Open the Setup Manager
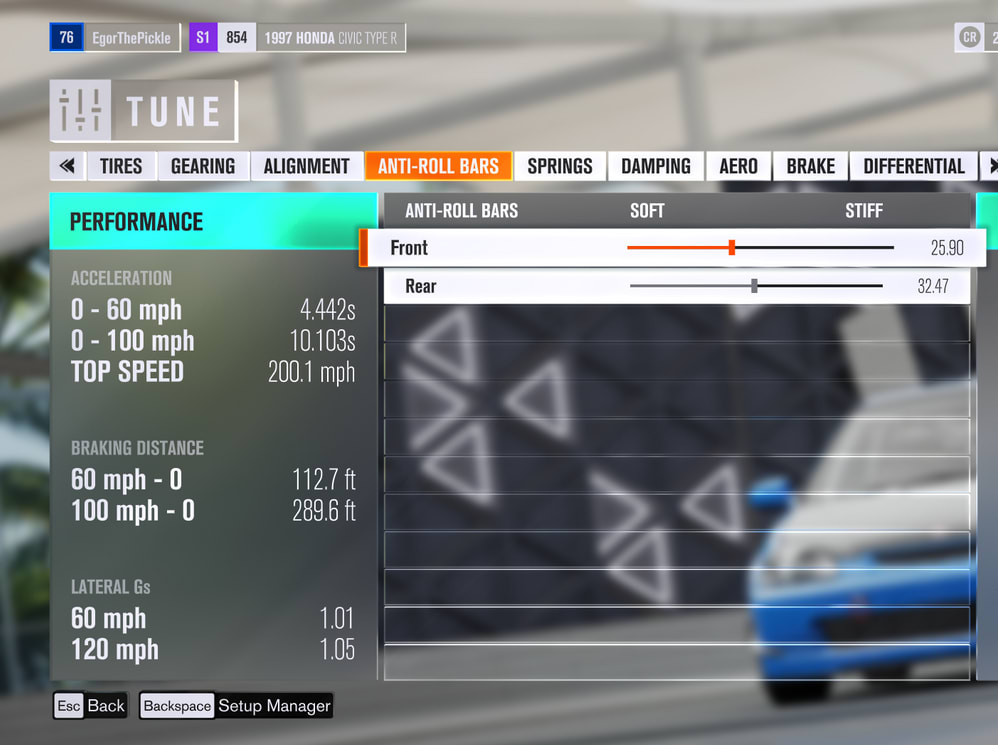The width and height of the screenshot is (998, 745). (x=236, y=706)
